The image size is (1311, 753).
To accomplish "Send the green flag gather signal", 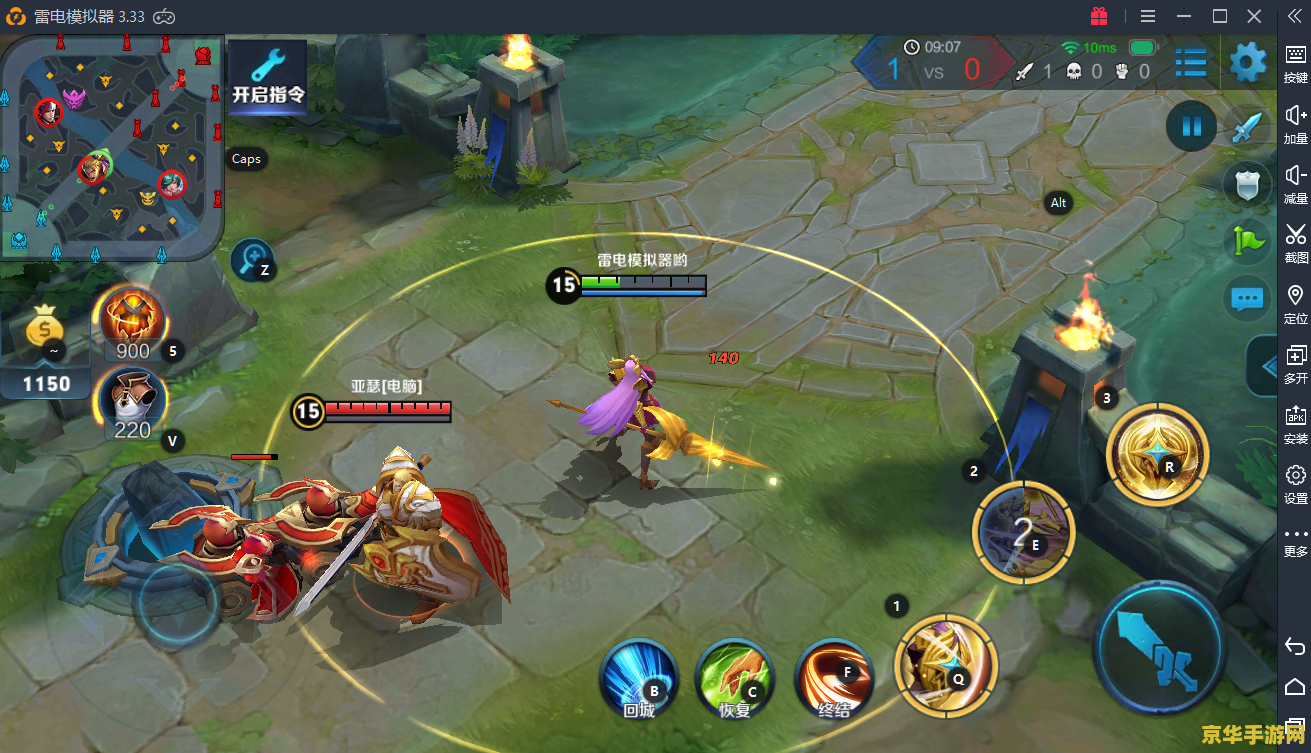I will [1246, 240].
